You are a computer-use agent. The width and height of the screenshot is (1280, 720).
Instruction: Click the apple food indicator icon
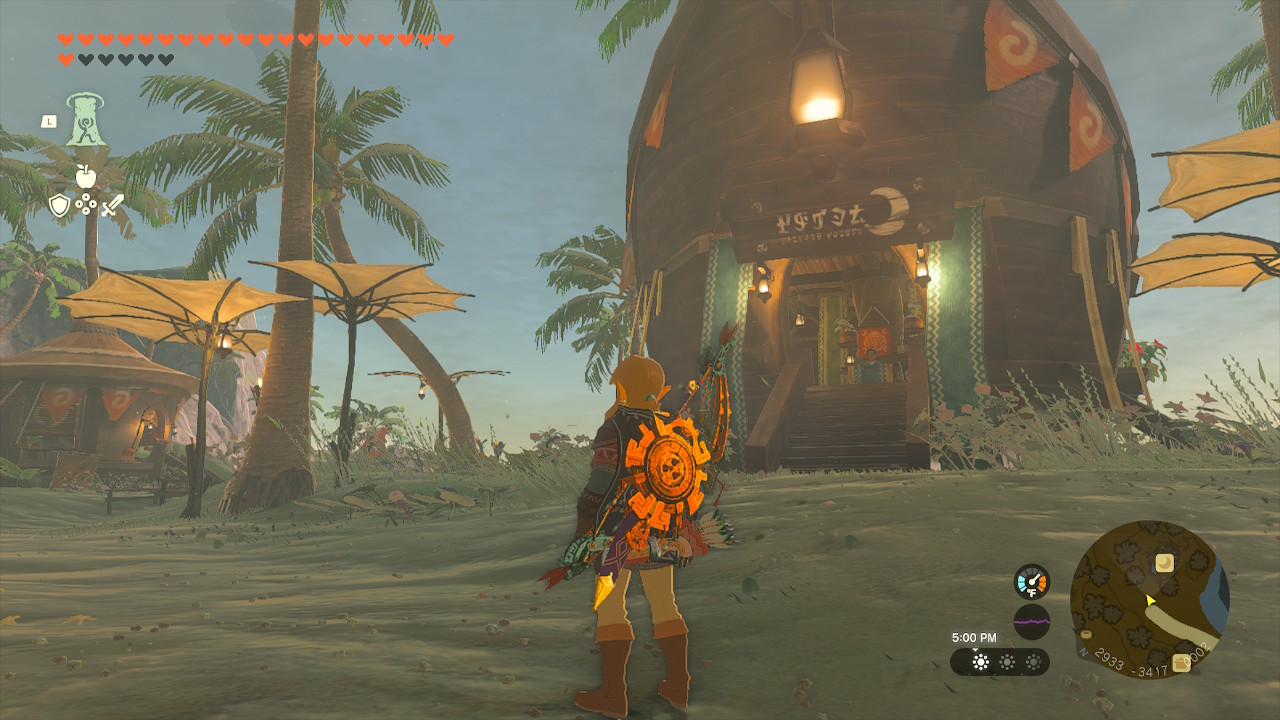tap(86, 176)
